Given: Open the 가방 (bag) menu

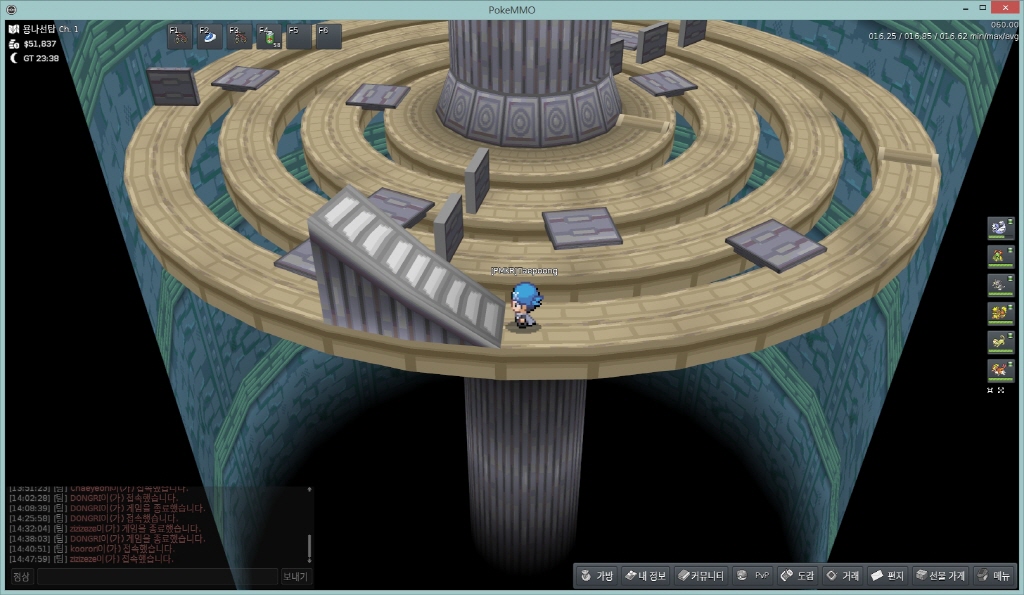Looking at the screenshot, I should [596, 576].
